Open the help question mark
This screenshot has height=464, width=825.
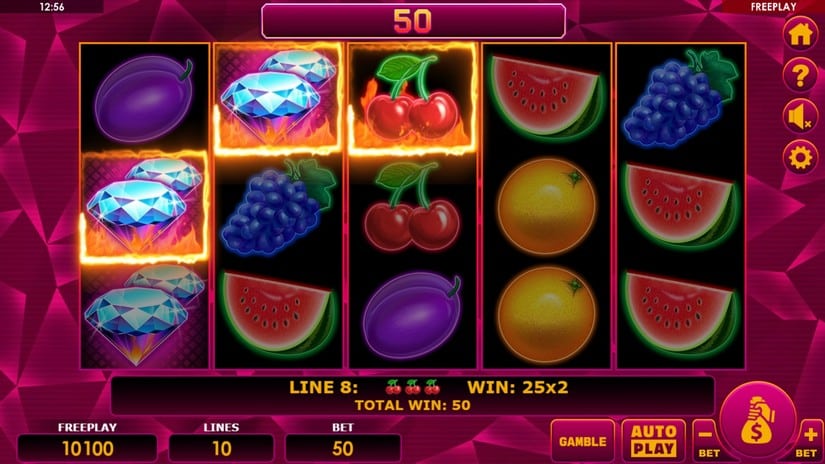(x=798, y=75)
